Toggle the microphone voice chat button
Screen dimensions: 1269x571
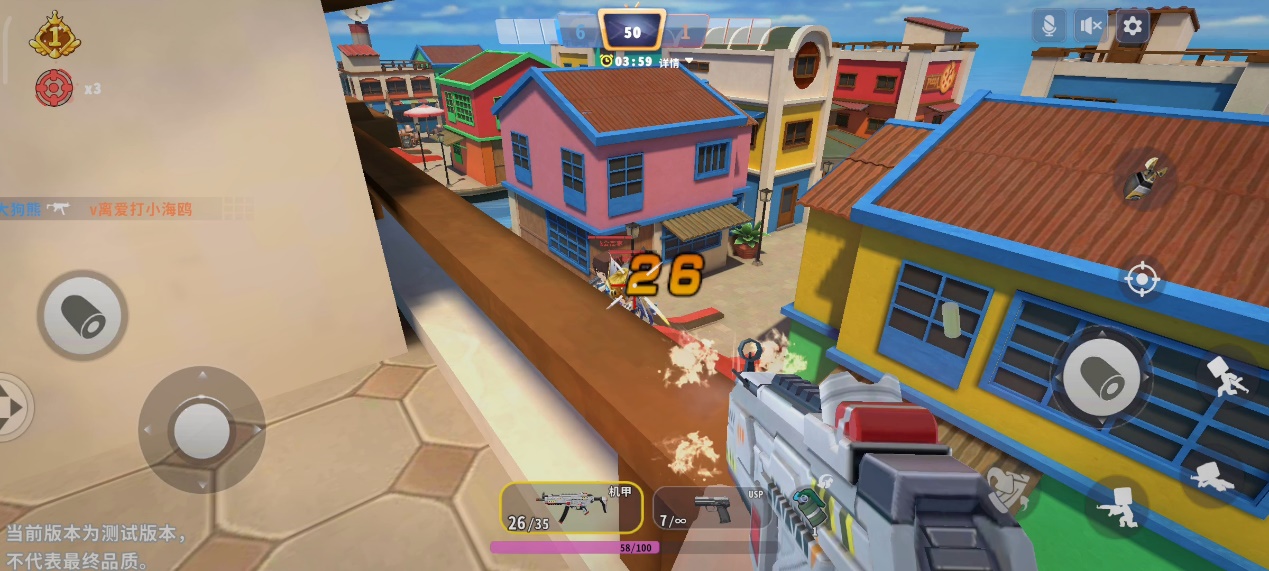[1049, 26]
